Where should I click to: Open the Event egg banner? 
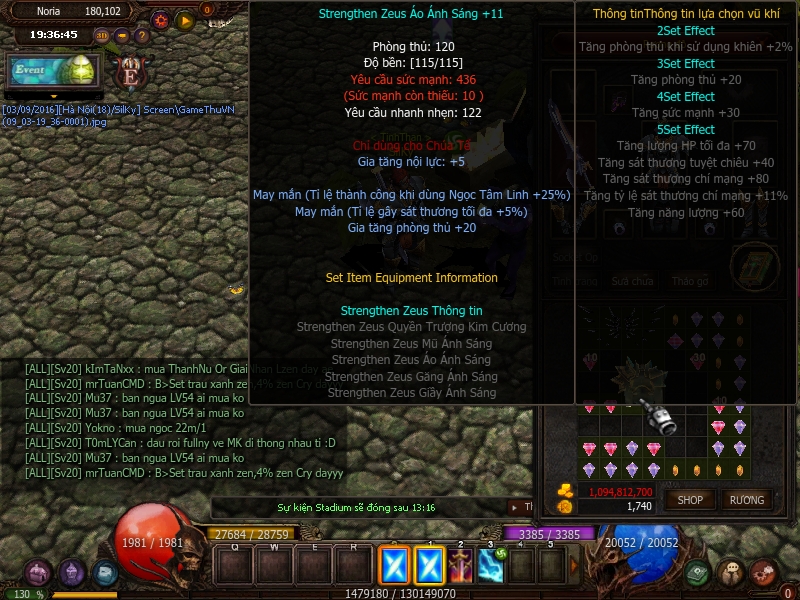(x=52, y=71)
